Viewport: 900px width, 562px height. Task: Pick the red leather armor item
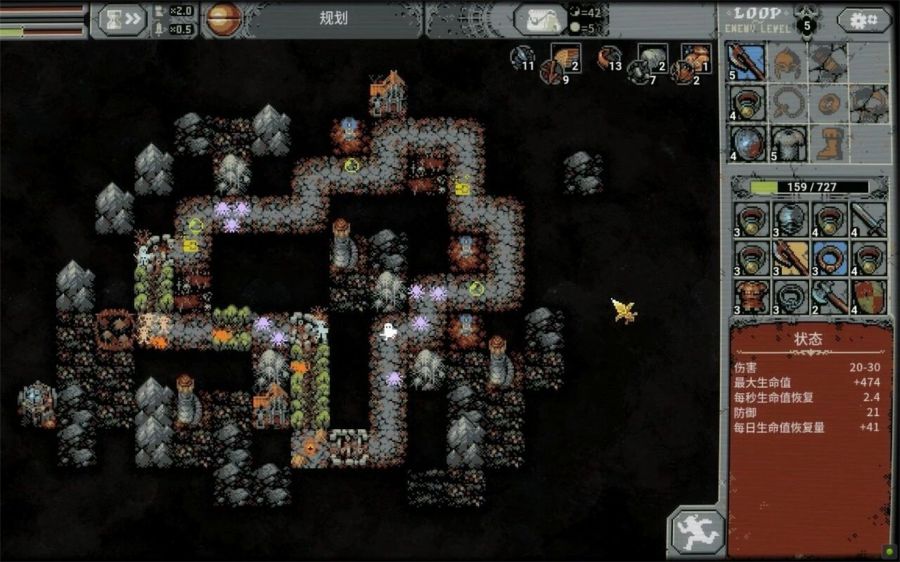[749, 296]
